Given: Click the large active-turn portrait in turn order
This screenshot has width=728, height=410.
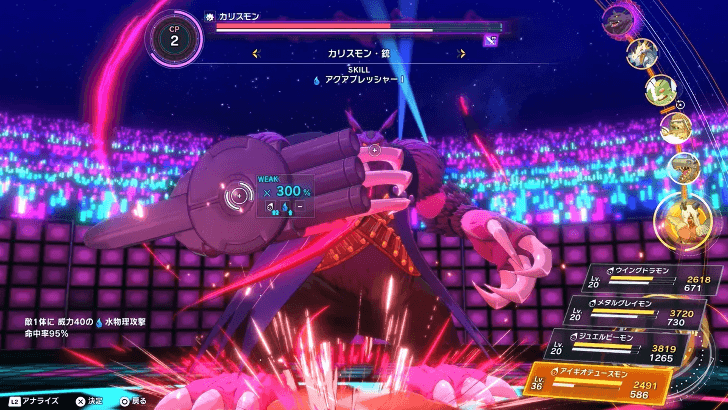Looking at the screenshot, I should click(x=687, y=218).
